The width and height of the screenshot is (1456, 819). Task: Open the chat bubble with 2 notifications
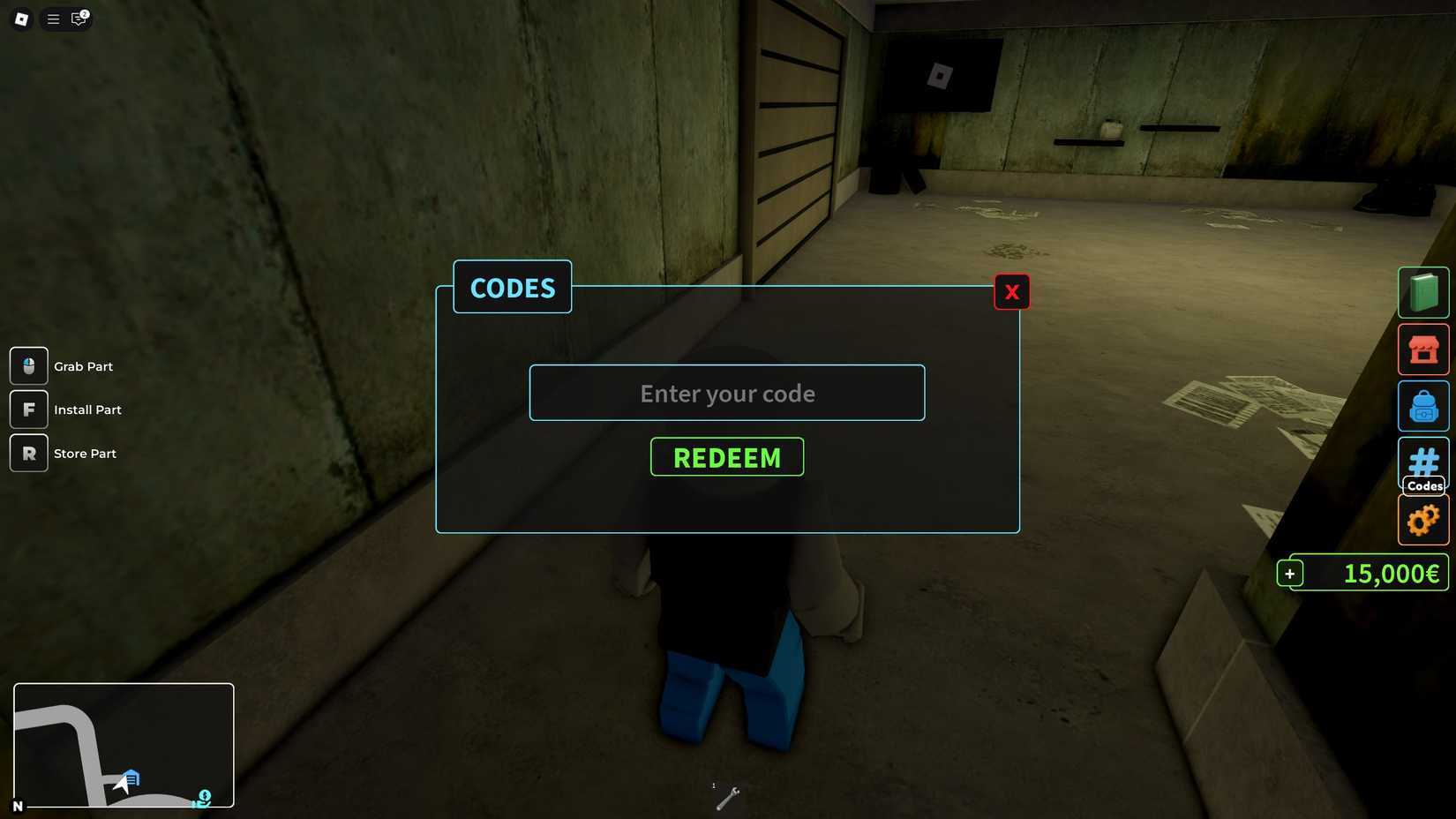click(78, 19)
